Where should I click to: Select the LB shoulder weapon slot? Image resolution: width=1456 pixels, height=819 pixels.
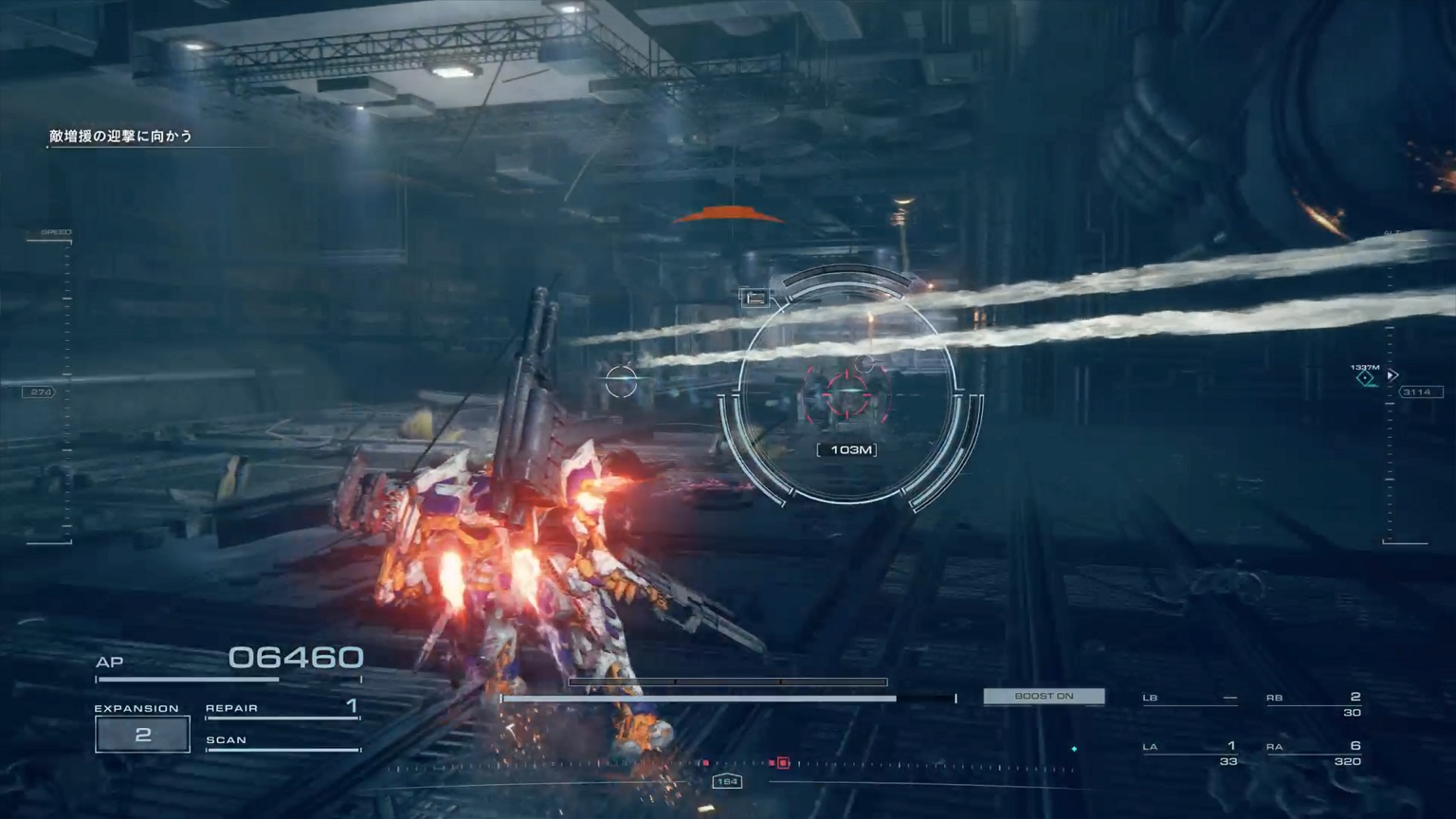[1190, 699]
